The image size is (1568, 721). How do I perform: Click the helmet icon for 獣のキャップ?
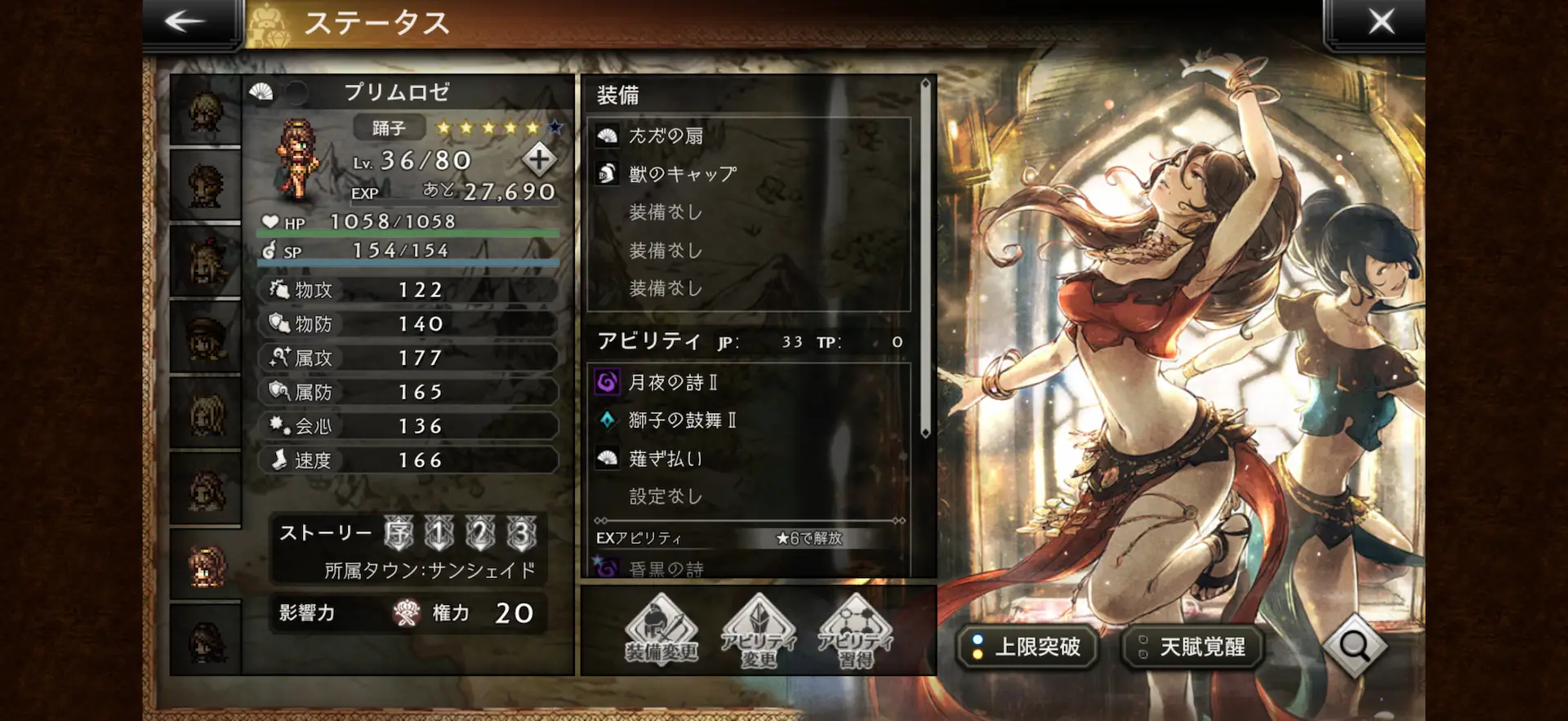click(606, 173)
